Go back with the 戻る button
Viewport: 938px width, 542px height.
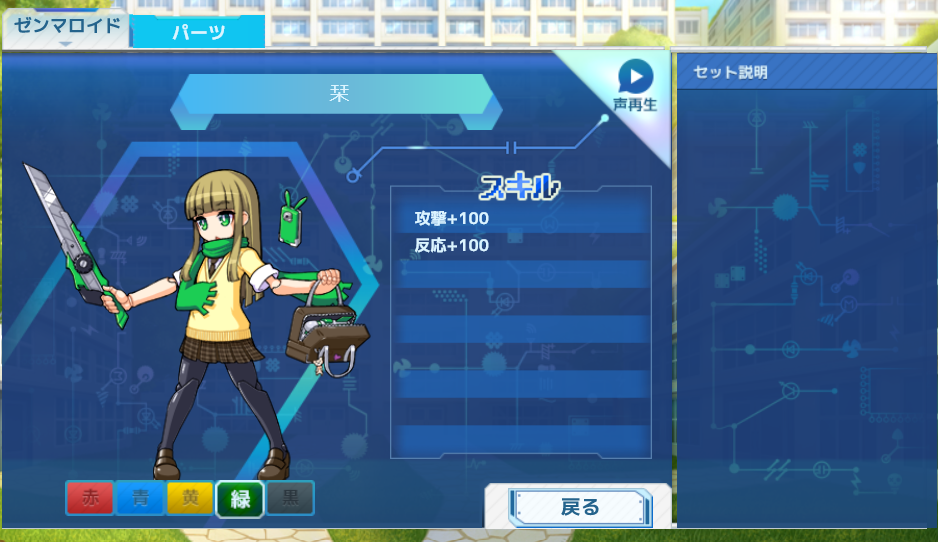point(579,507)
